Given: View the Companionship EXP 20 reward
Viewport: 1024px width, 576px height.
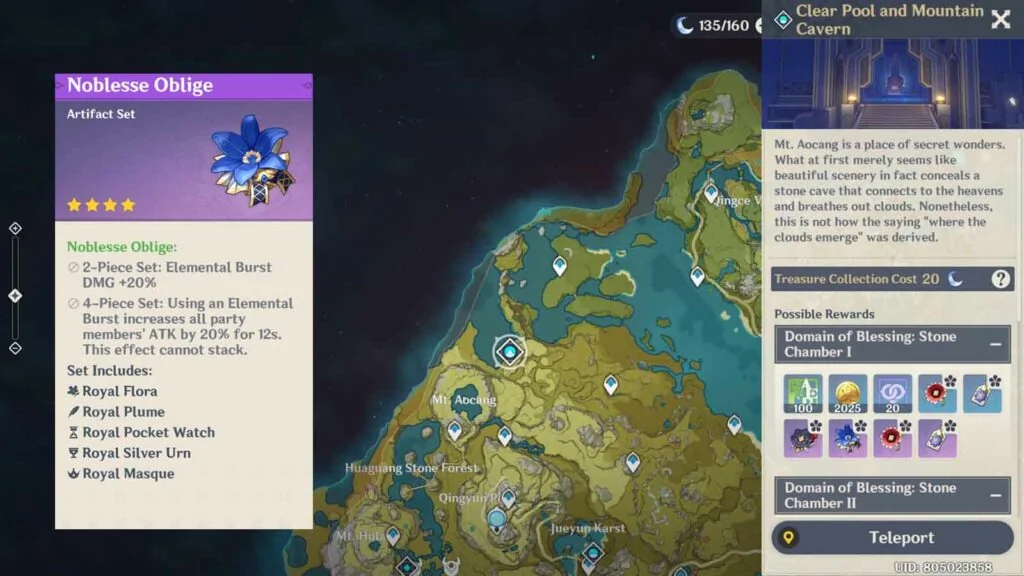Looking at the screenshot, I should point(892,394).
